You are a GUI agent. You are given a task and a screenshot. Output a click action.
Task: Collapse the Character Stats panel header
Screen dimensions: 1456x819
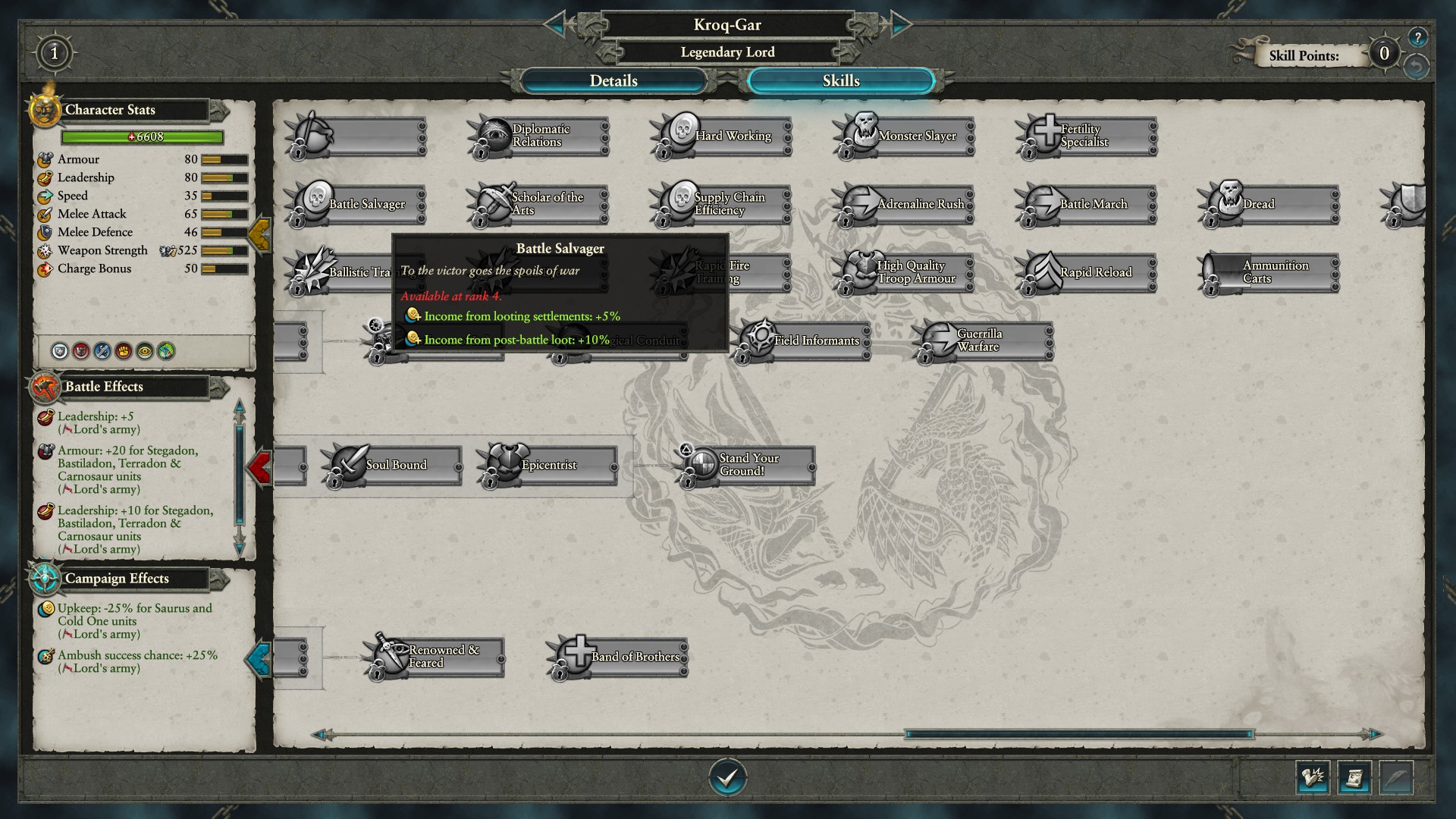[218, 111]
